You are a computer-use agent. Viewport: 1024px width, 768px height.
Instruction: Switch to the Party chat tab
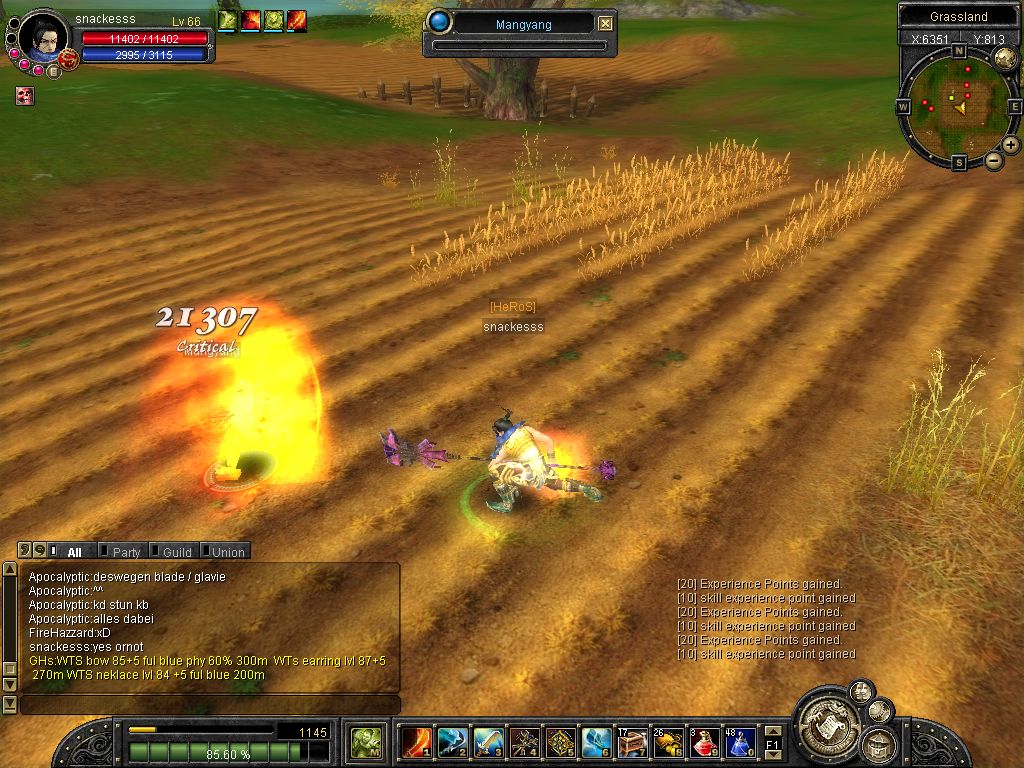point(126,552)
